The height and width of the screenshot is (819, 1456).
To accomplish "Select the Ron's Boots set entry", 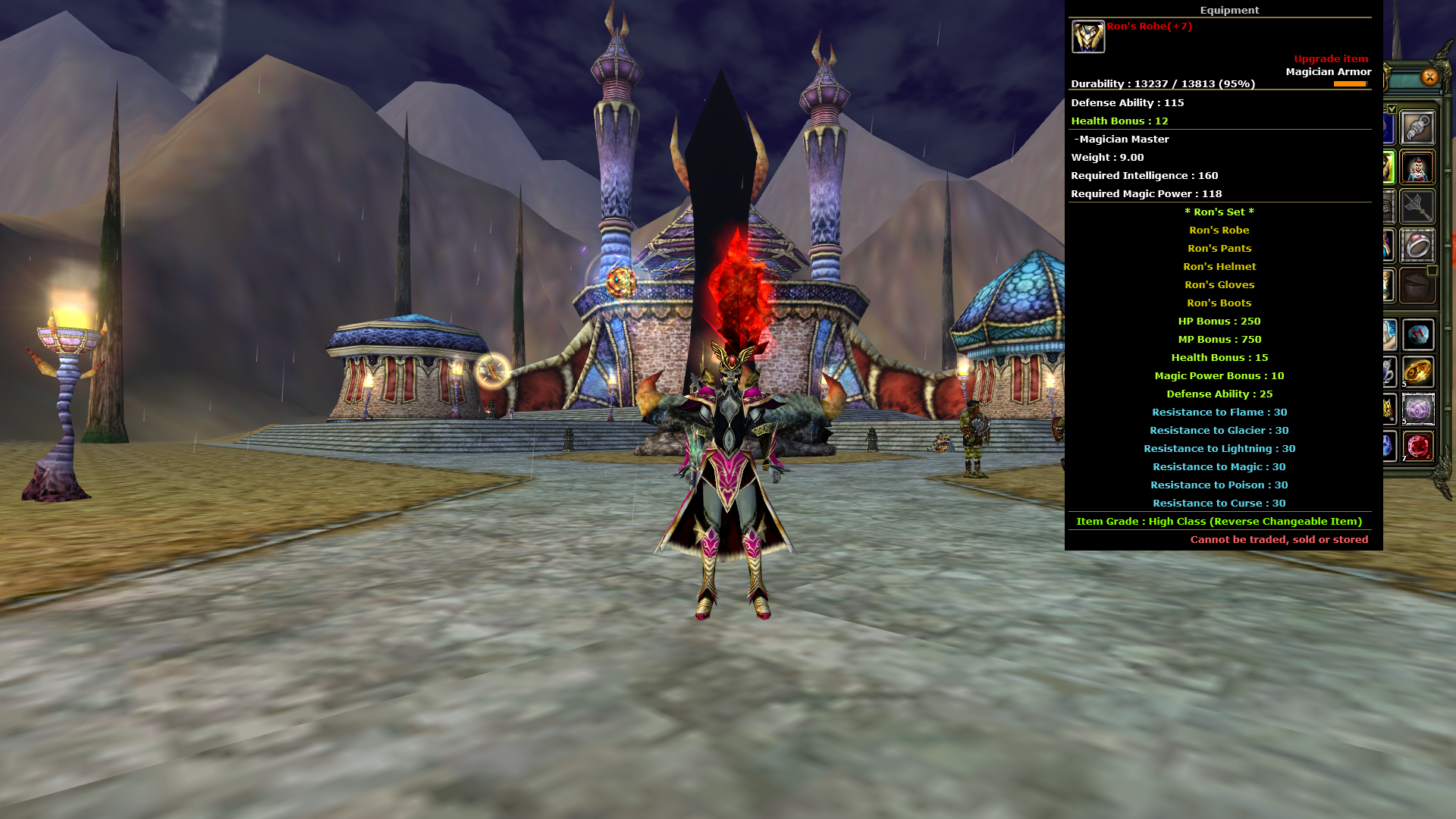I will (x=1219, y=303).
